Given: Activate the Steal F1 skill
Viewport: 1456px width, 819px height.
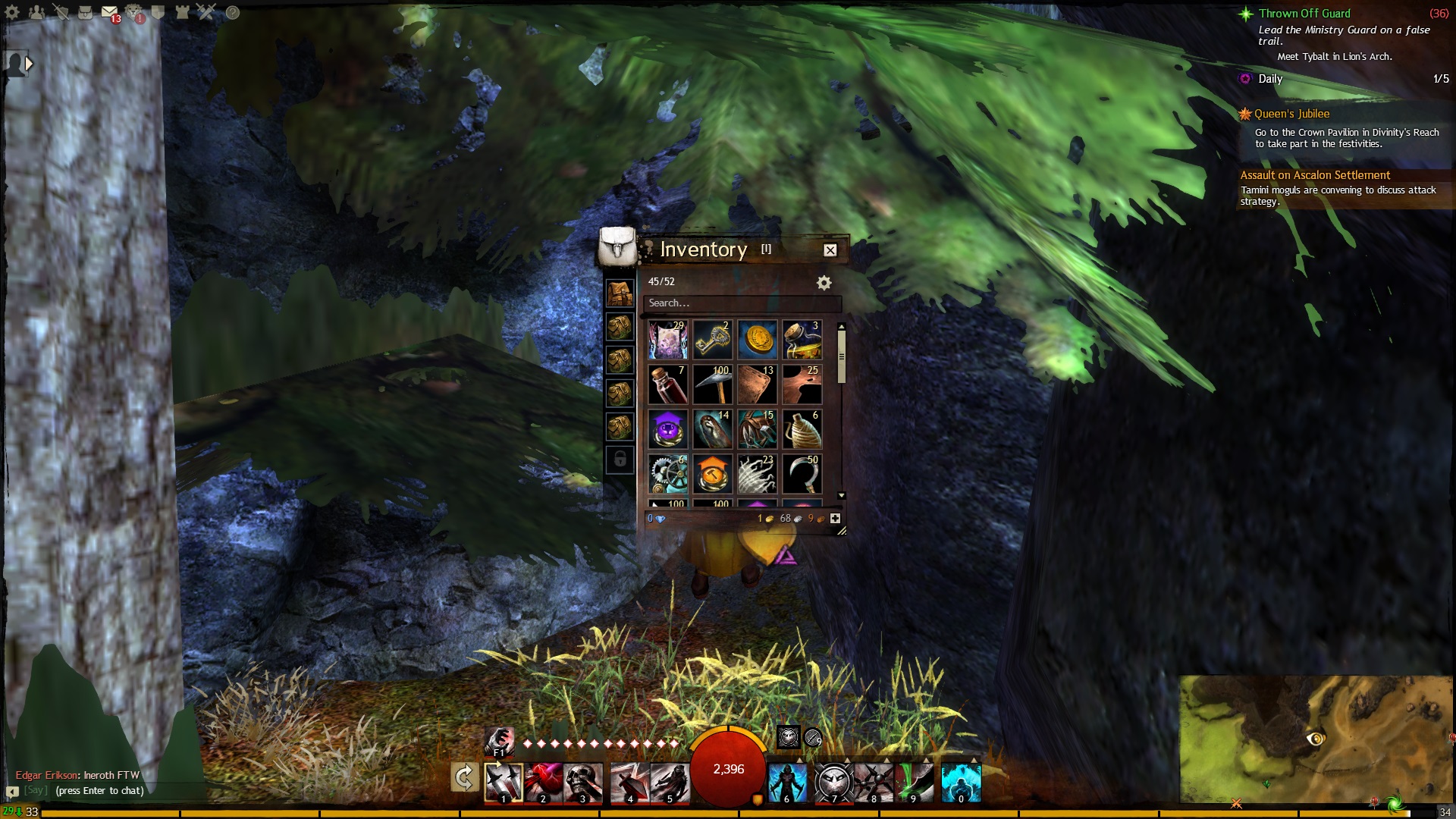Looking at the screenshot, I should click(x=499, y=741).
